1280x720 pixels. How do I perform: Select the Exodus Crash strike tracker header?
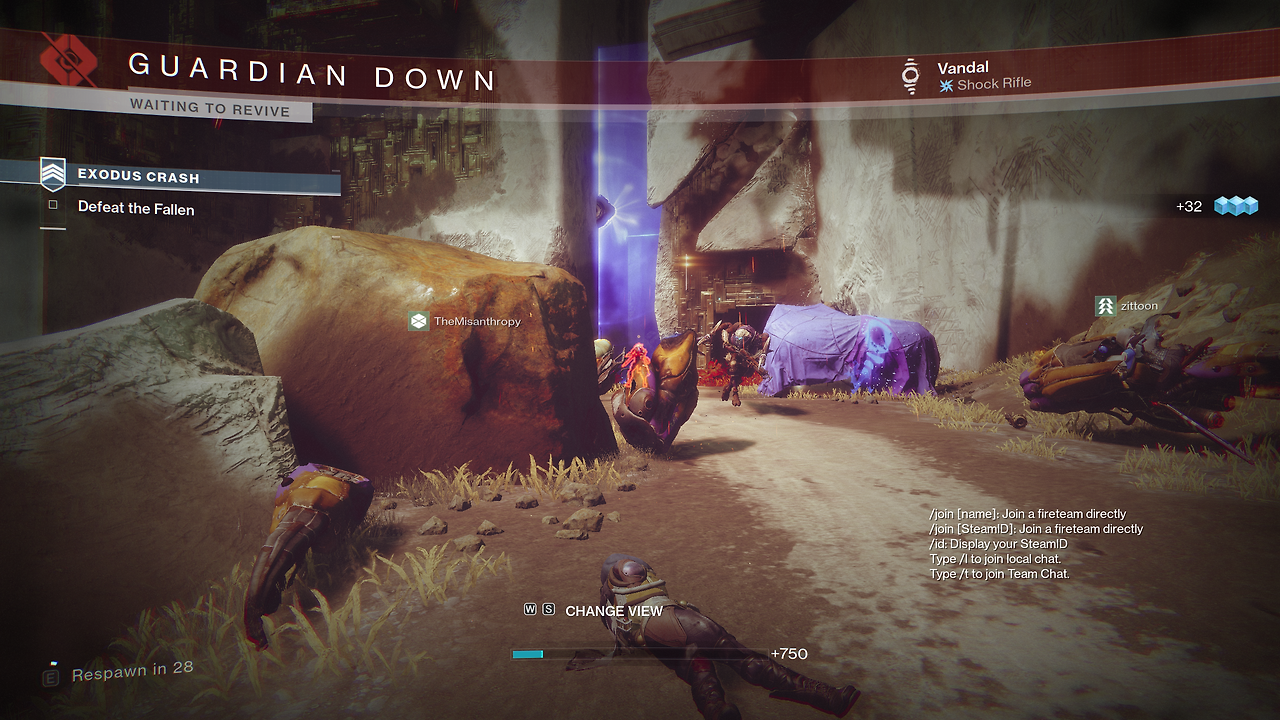click(138, 177)
